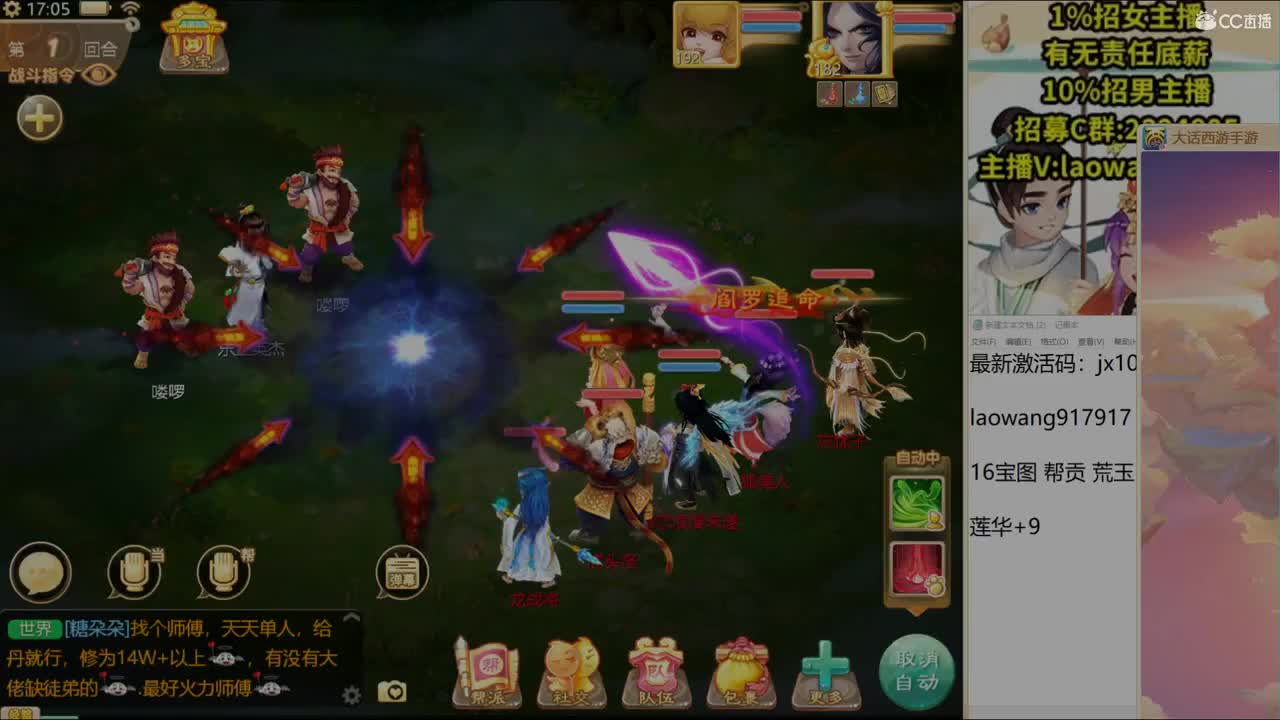Click player name 糖朵朵 in chat
This screenshot has width=1280, height=720.
tap(96, 626)
